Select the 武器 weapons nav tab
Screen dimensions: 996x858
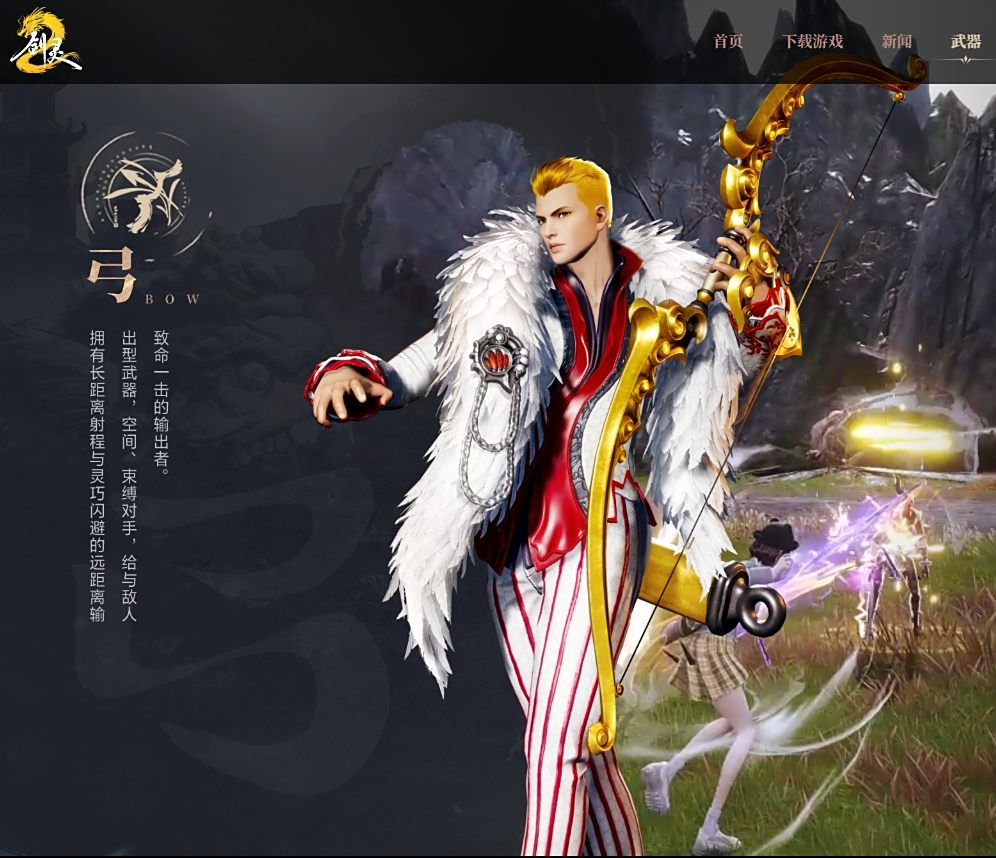tap(965, 42)
